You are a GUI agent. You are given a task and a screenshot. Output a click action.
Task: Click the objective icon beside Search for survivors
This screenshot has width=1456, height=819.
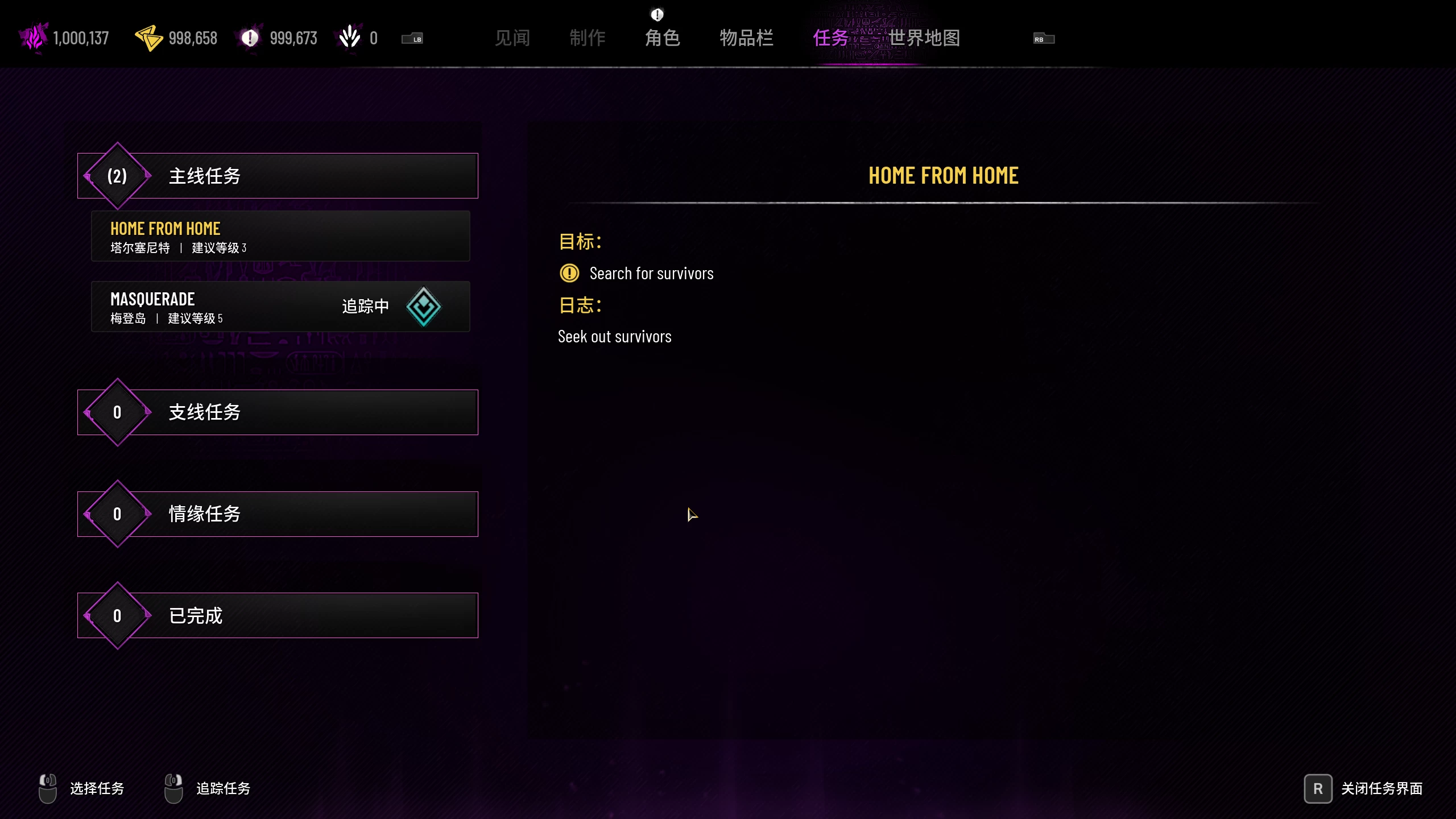point(569,273)
